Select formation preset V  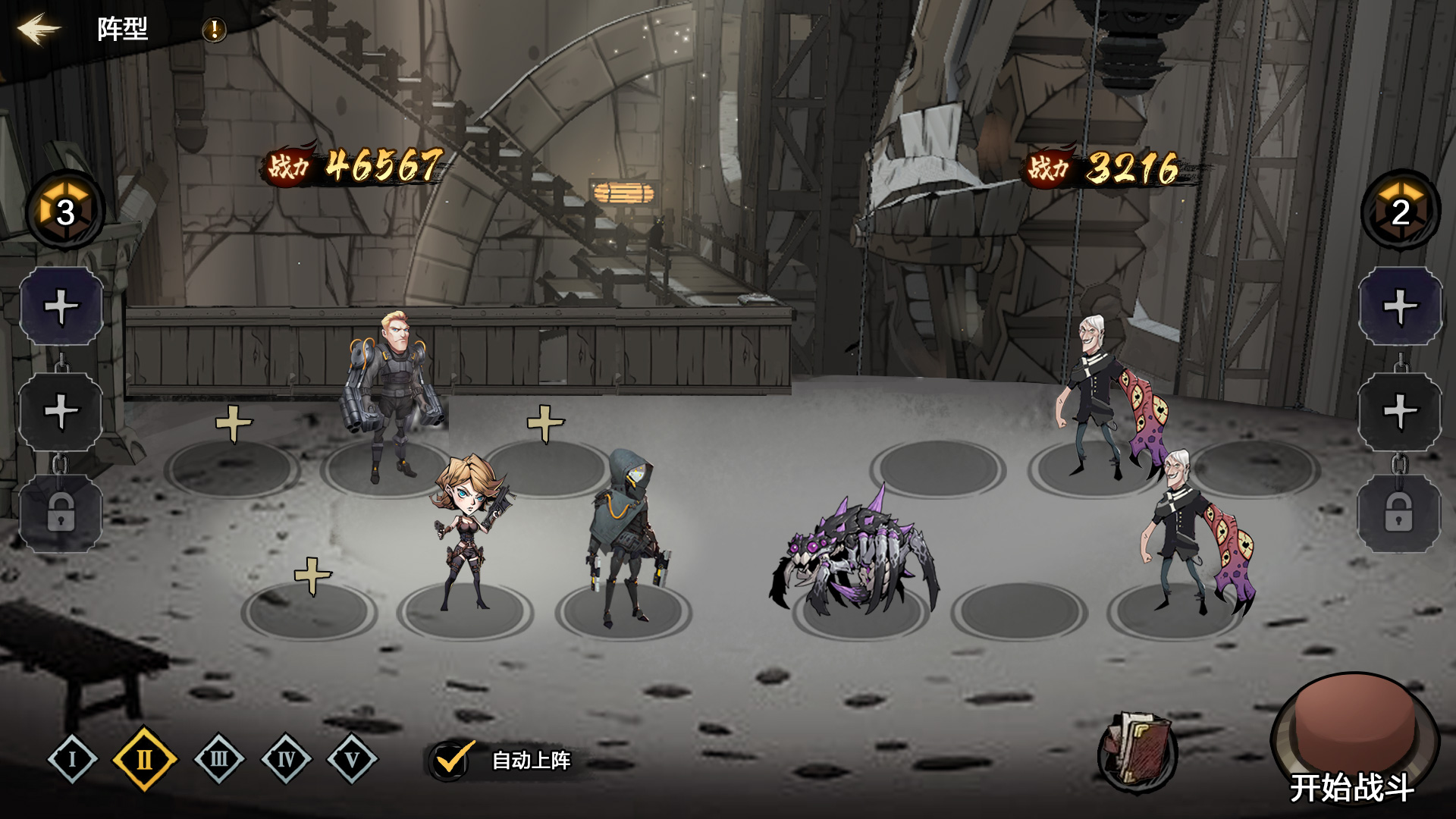[x=352, y=759]
